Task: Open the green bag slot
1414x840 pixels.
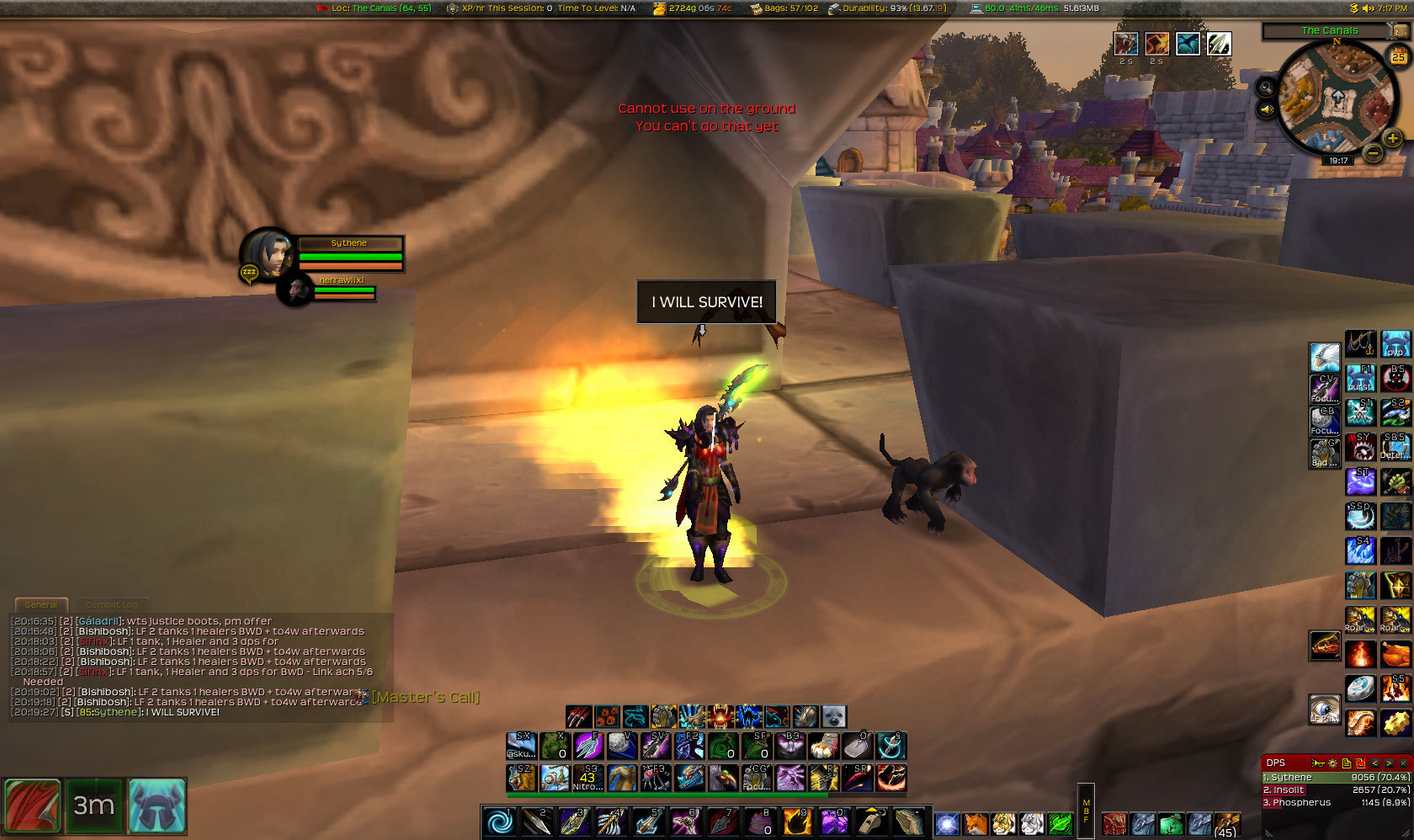Action: [x=1171, y=824]
